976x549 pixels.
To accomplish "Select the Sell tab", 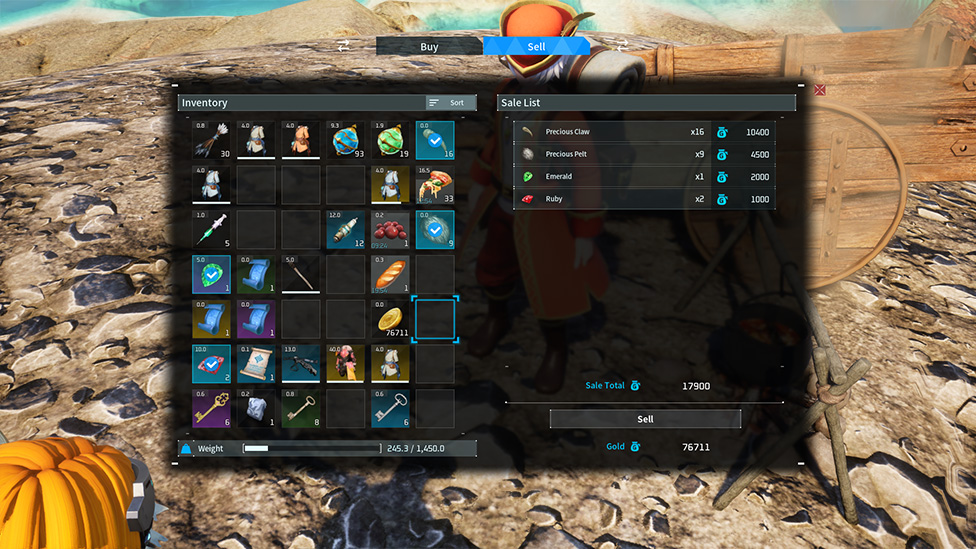I will 536,46.
